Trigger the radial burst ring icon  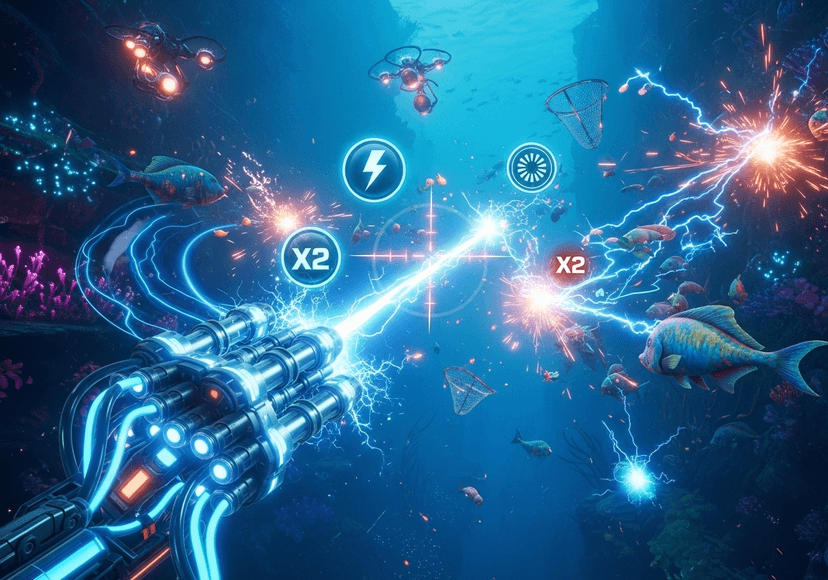click(530, 166)
